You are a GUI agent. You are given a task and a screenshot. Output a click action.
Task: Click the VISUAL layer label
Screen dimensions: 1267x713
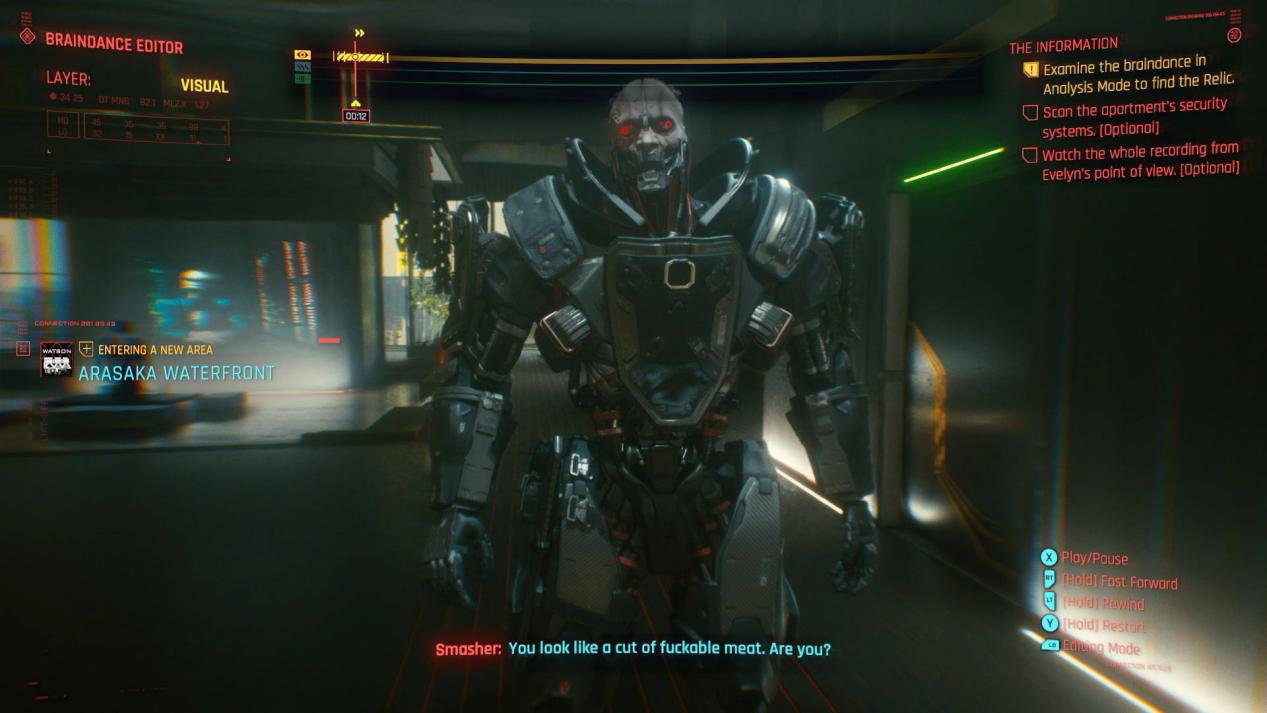204,86
